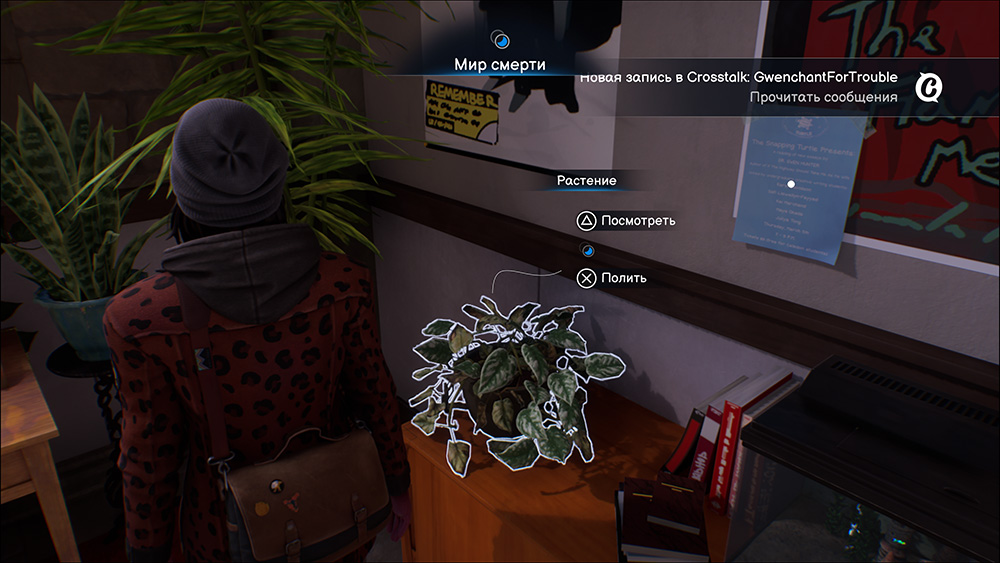Select "Полить" to water the plant
This screenshot has height=563, width=1000.
point(623,278)
